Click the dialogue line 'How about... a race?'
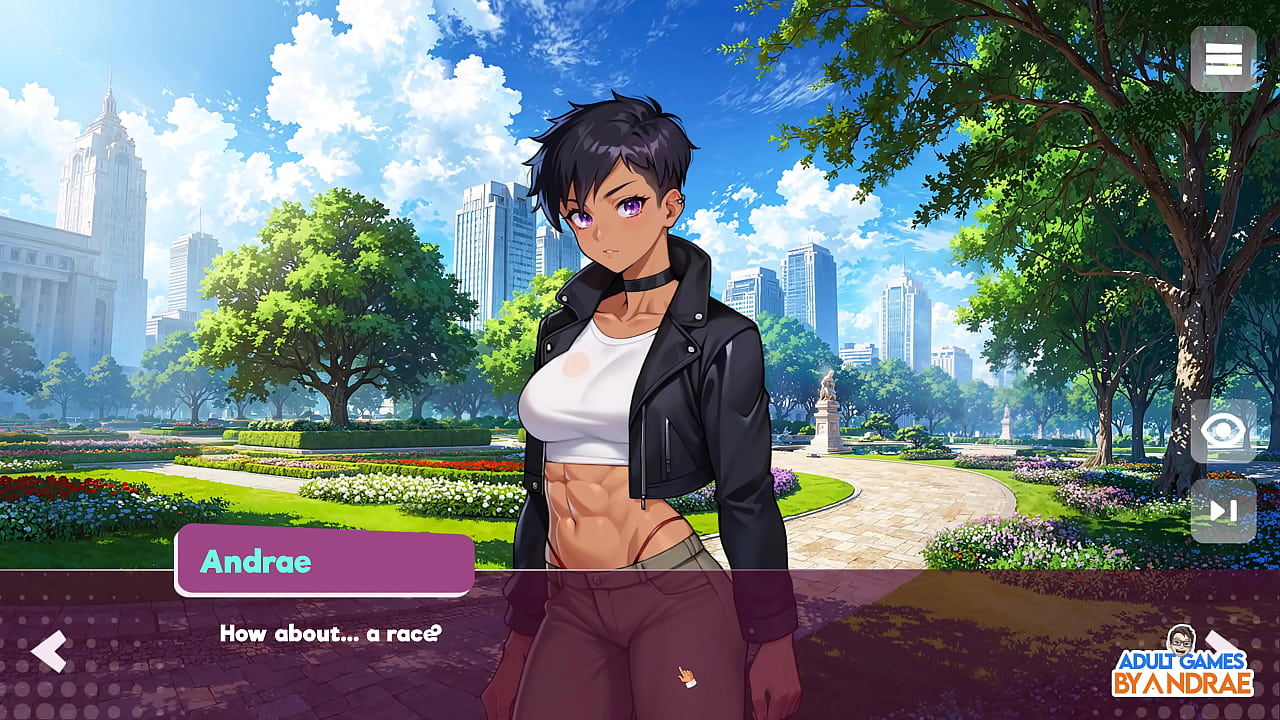 [330, 633]
